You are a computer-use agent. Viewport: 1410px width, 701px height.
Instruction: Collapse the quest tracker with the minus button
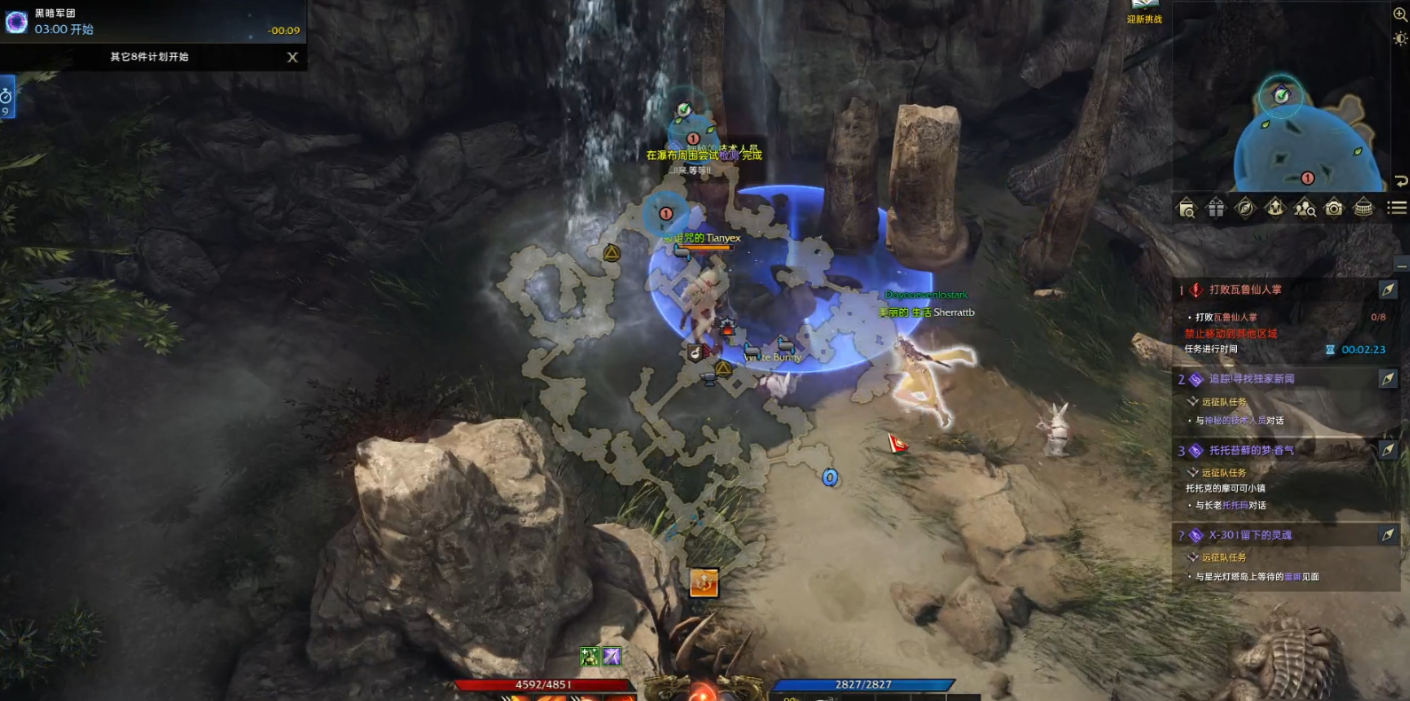[x=1400, y=263]
